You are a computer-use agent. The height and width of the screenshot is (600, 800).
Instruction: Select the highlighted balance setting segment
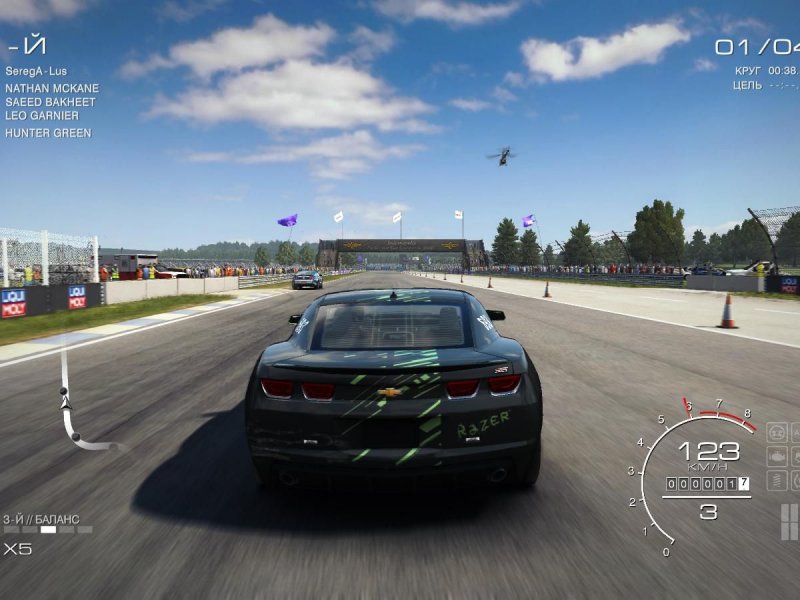48,530
